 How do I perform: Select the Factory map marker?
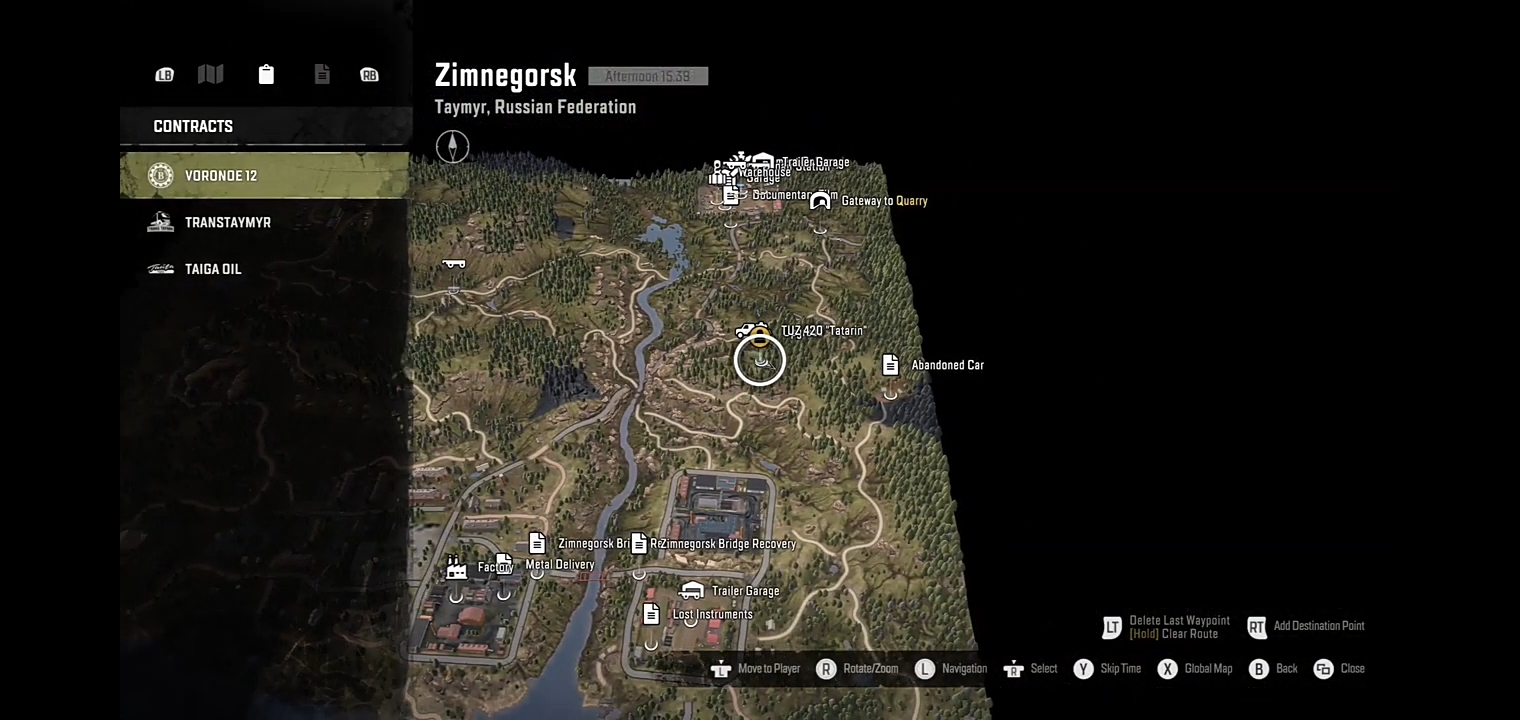click(x=456, y=568)
